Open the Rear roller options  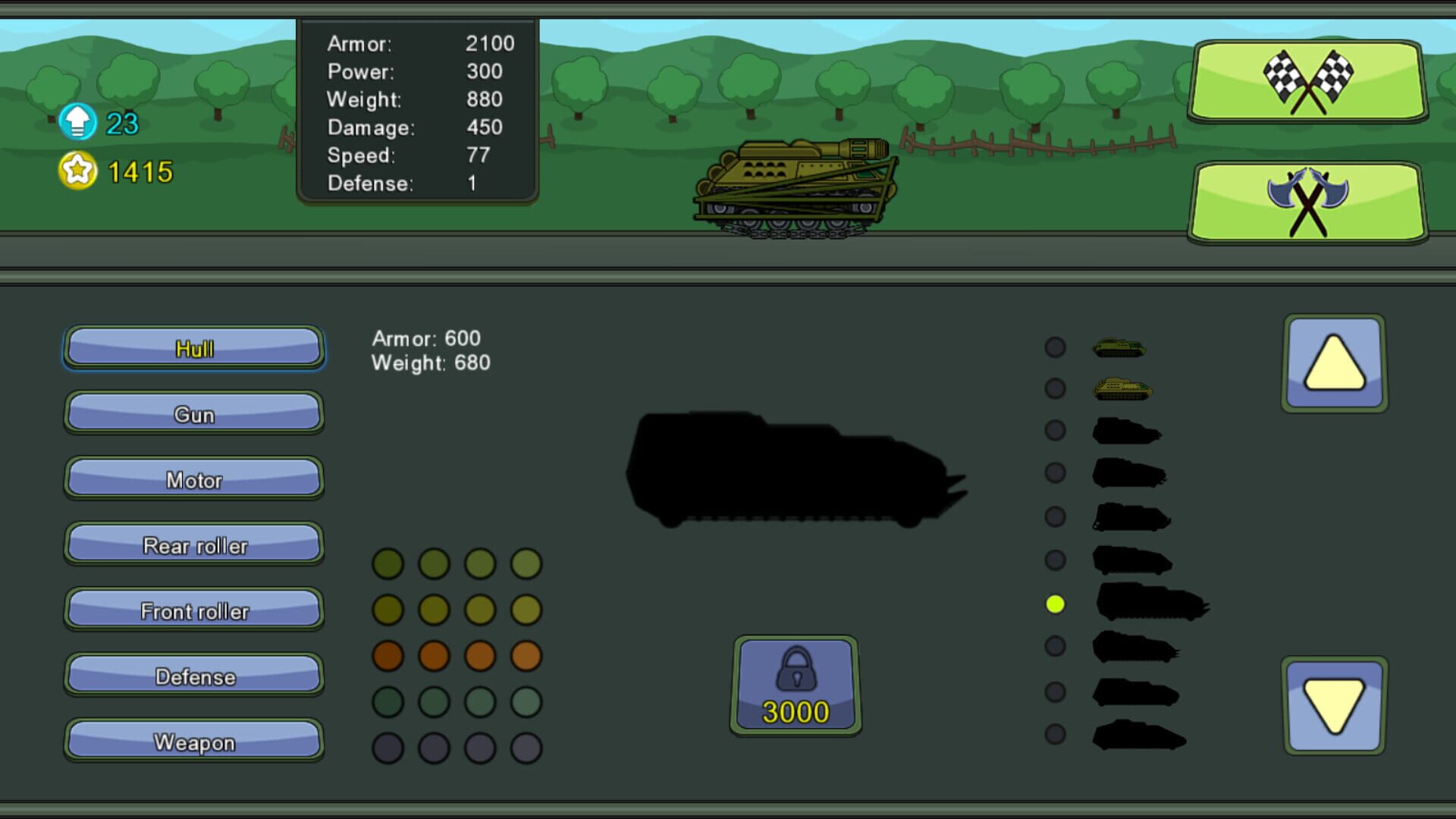tap(194, 545)
